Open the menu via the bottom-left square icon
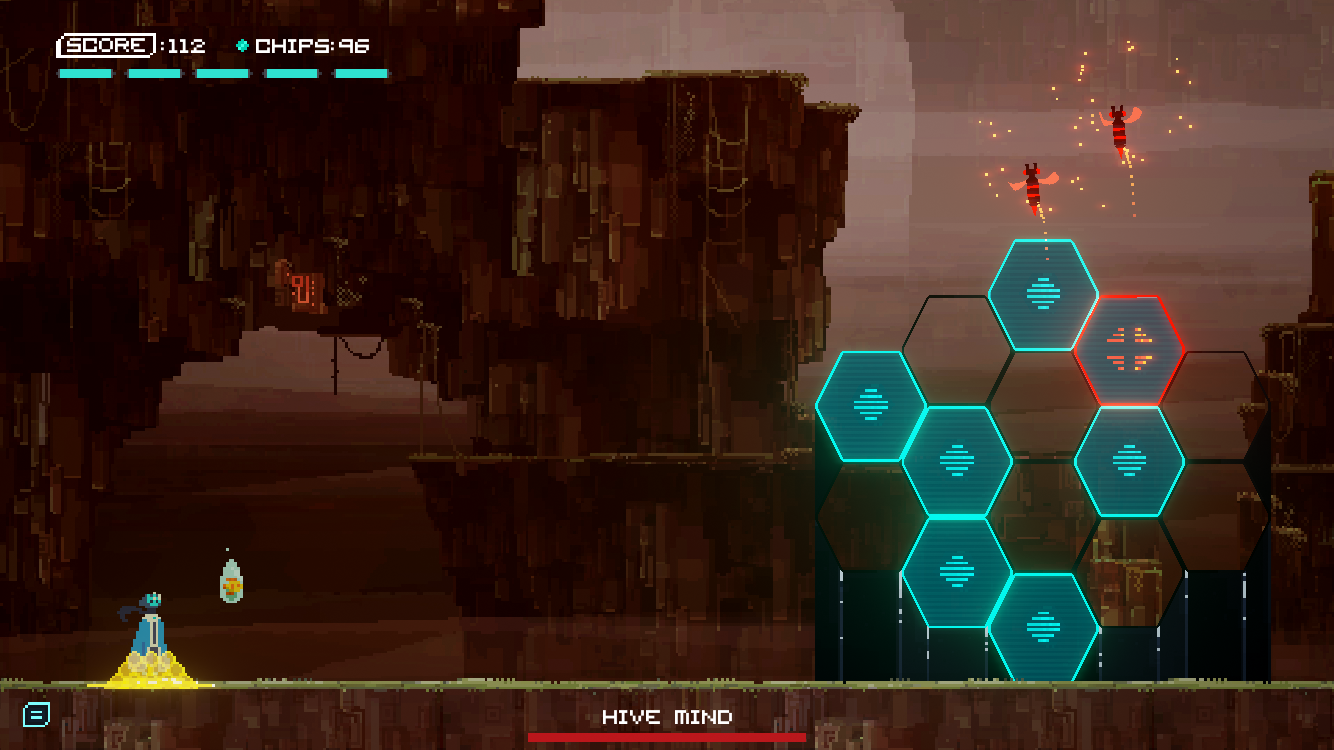 [x=36, y=714]
